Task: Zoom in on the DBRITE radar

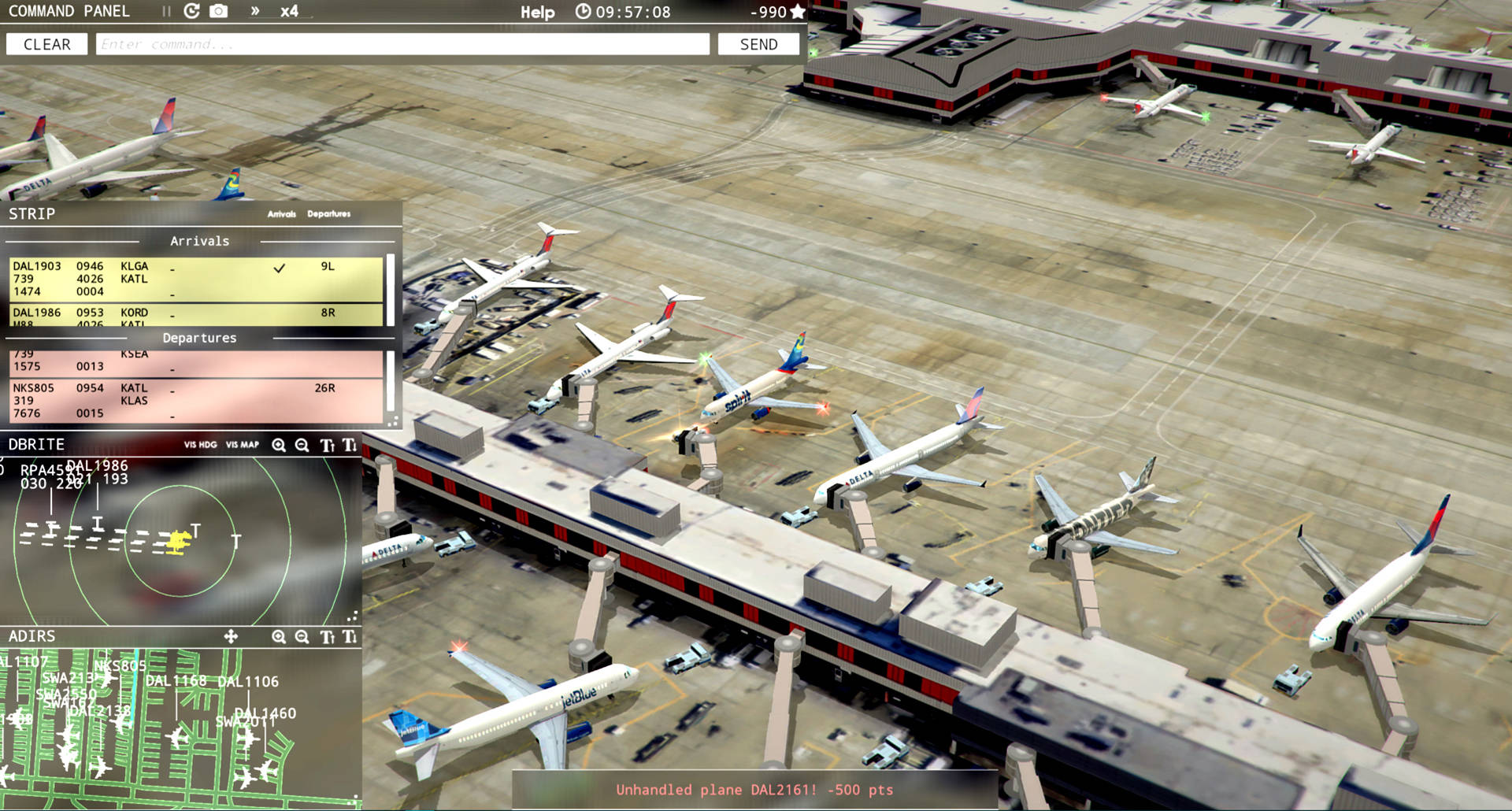Action: click(x=278, y=446)
